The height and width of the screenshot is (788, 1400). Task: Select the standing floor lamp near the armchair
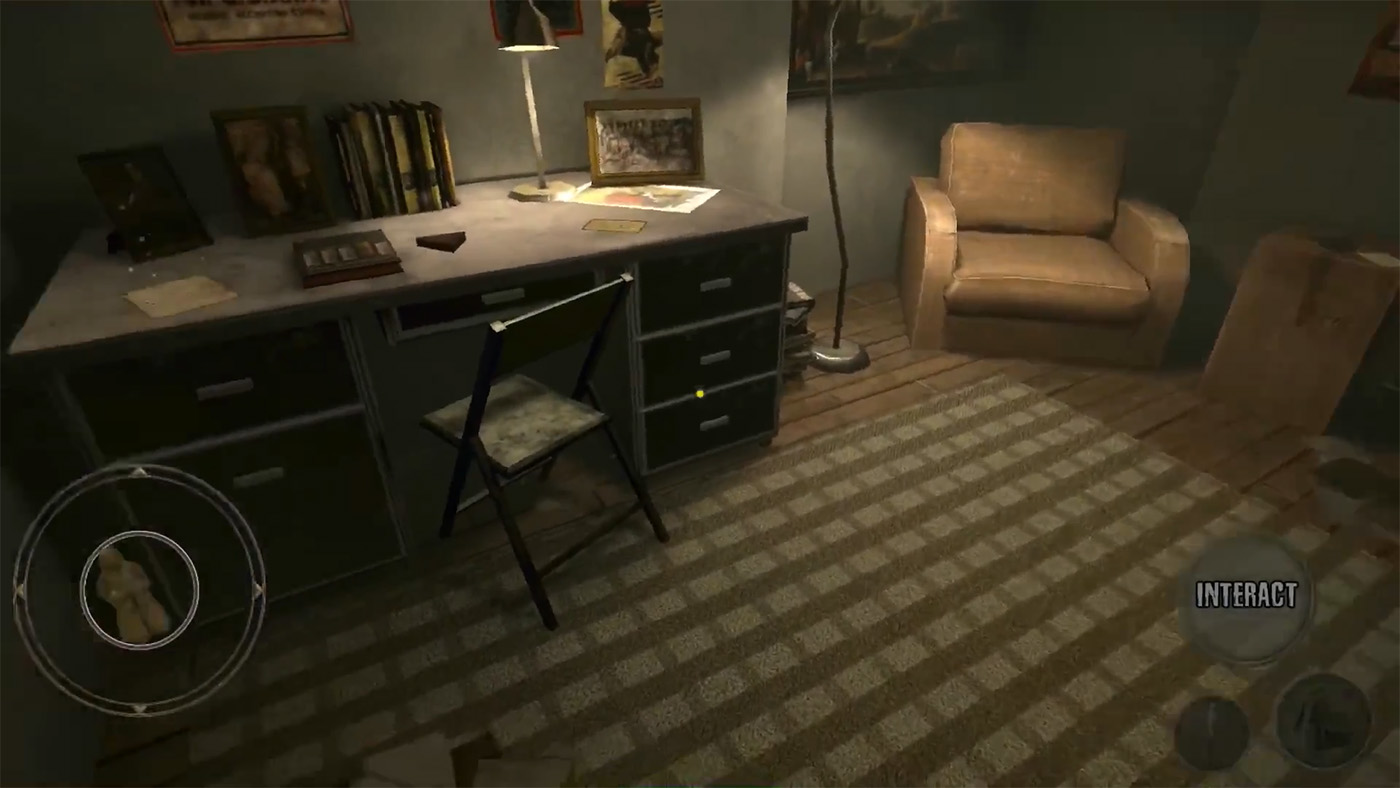click(832, 200)
